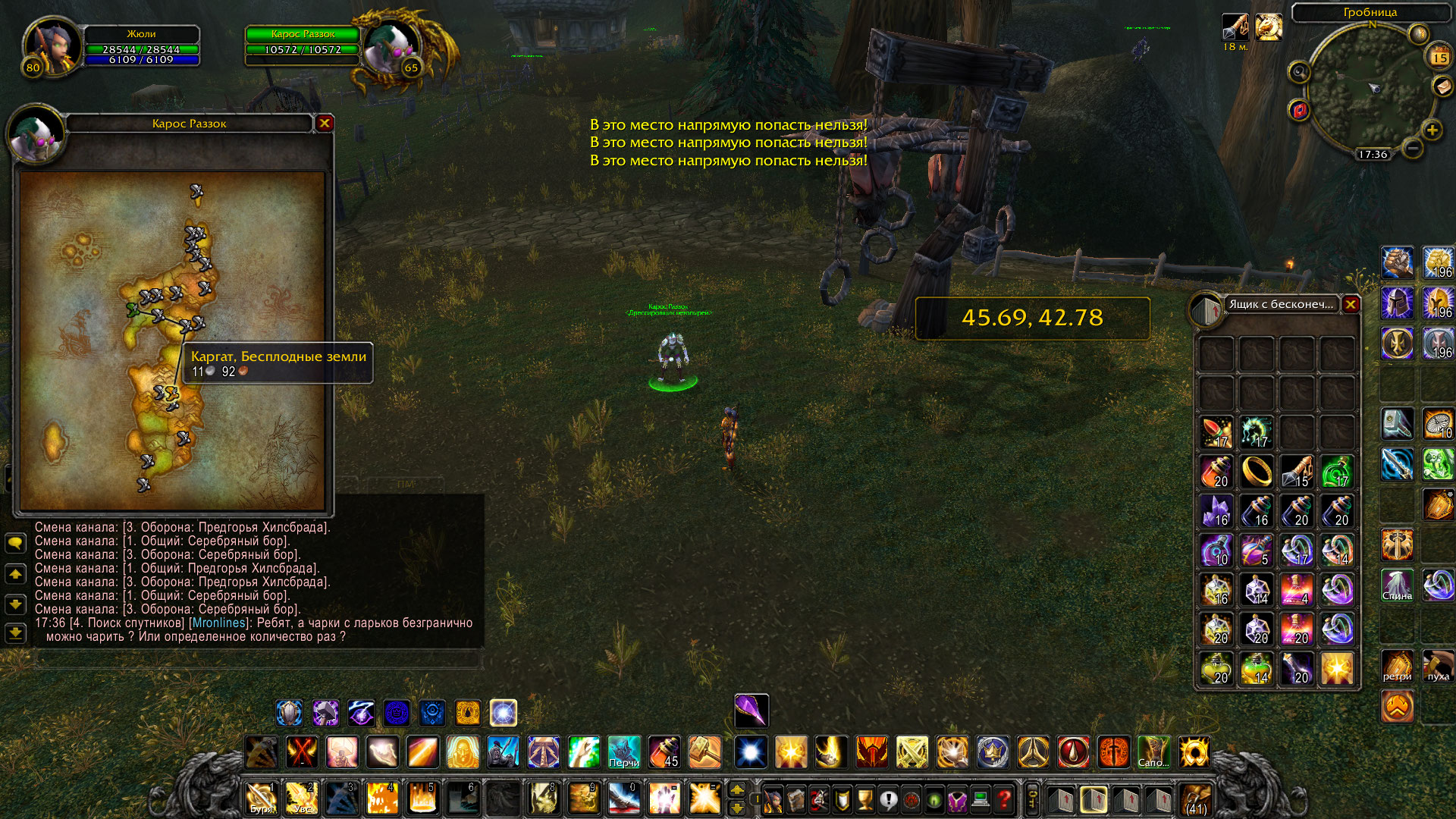Zoom in the minimap with plus button

tap(1432, 130)
